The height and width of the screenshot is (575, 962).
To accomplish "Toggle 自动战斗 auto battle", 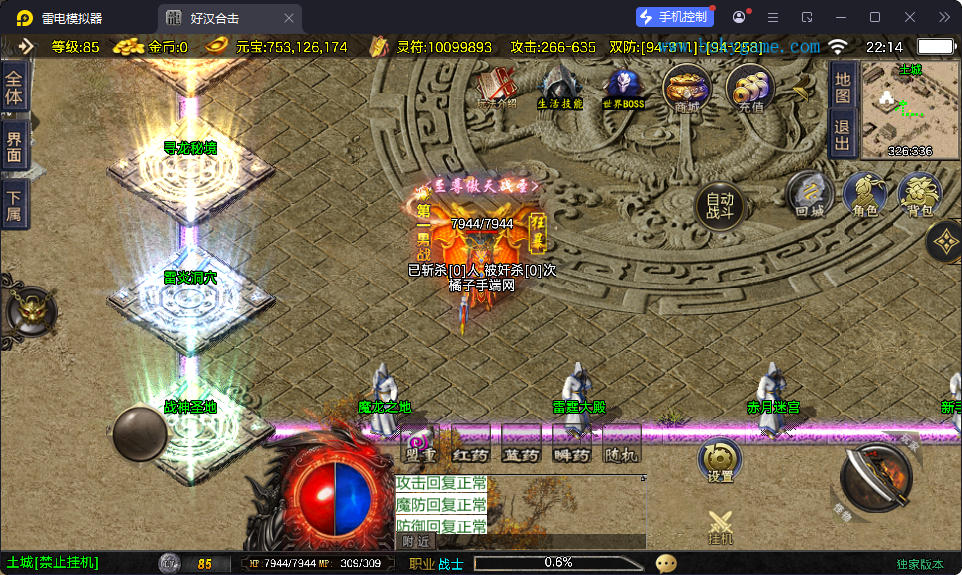I will tap(720, 205).
